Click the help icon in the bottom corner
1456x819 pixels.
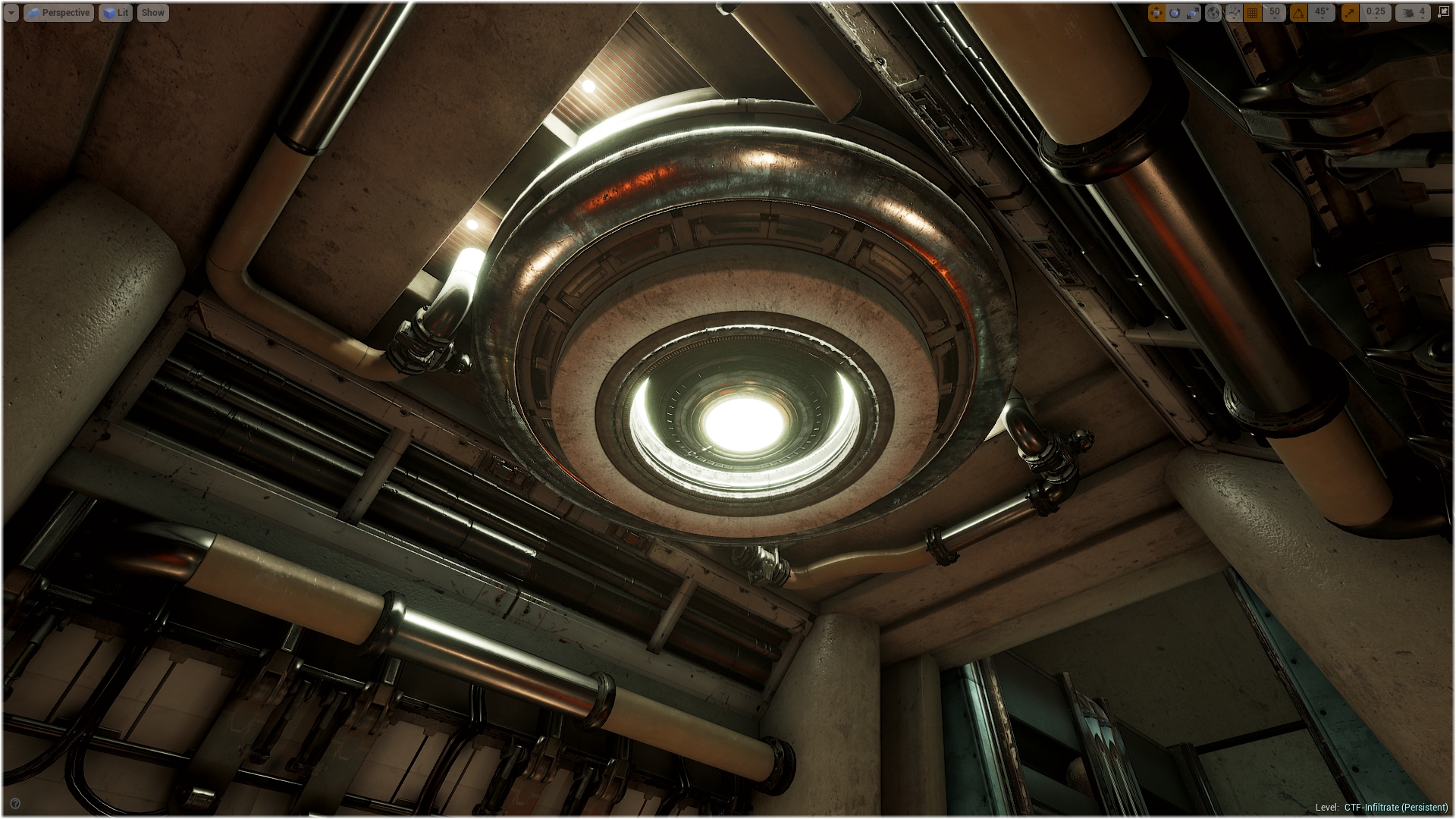[x=15, y=804]
